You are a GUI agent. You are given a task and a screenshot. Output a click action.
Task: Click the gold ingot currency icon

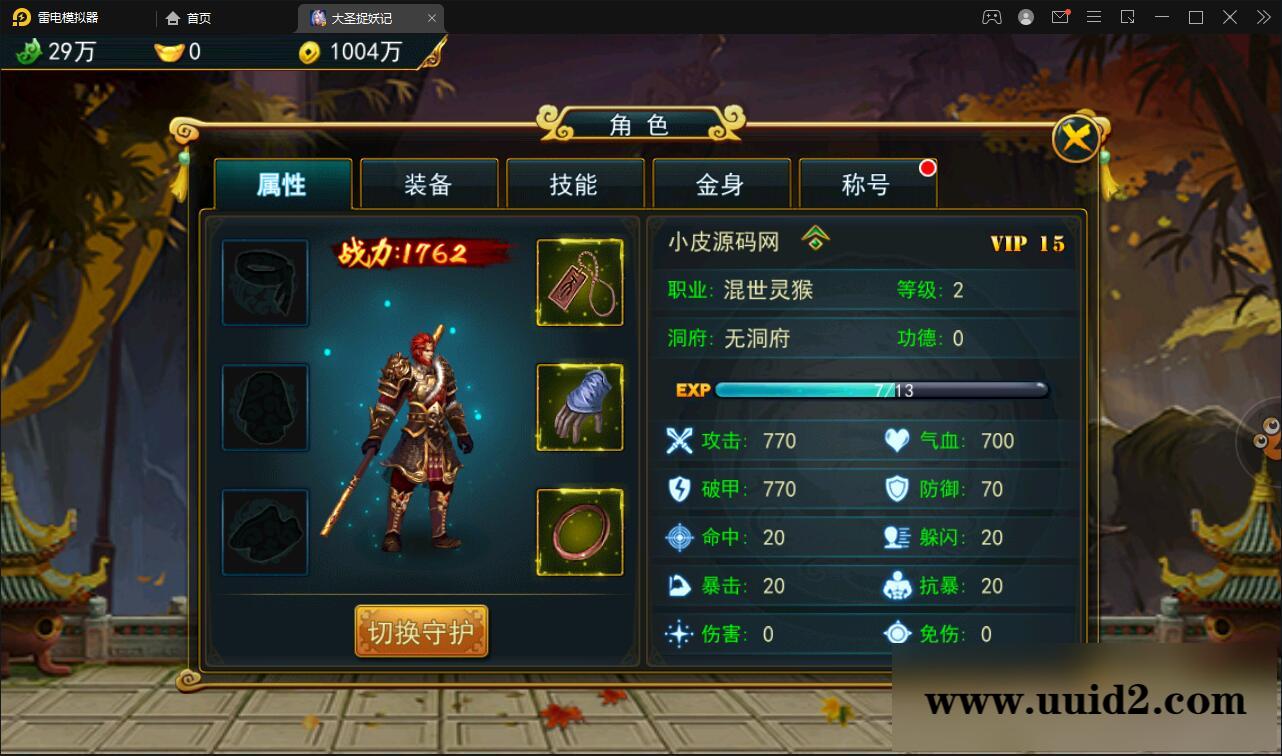pyautogui.click(x=168, y=52)
